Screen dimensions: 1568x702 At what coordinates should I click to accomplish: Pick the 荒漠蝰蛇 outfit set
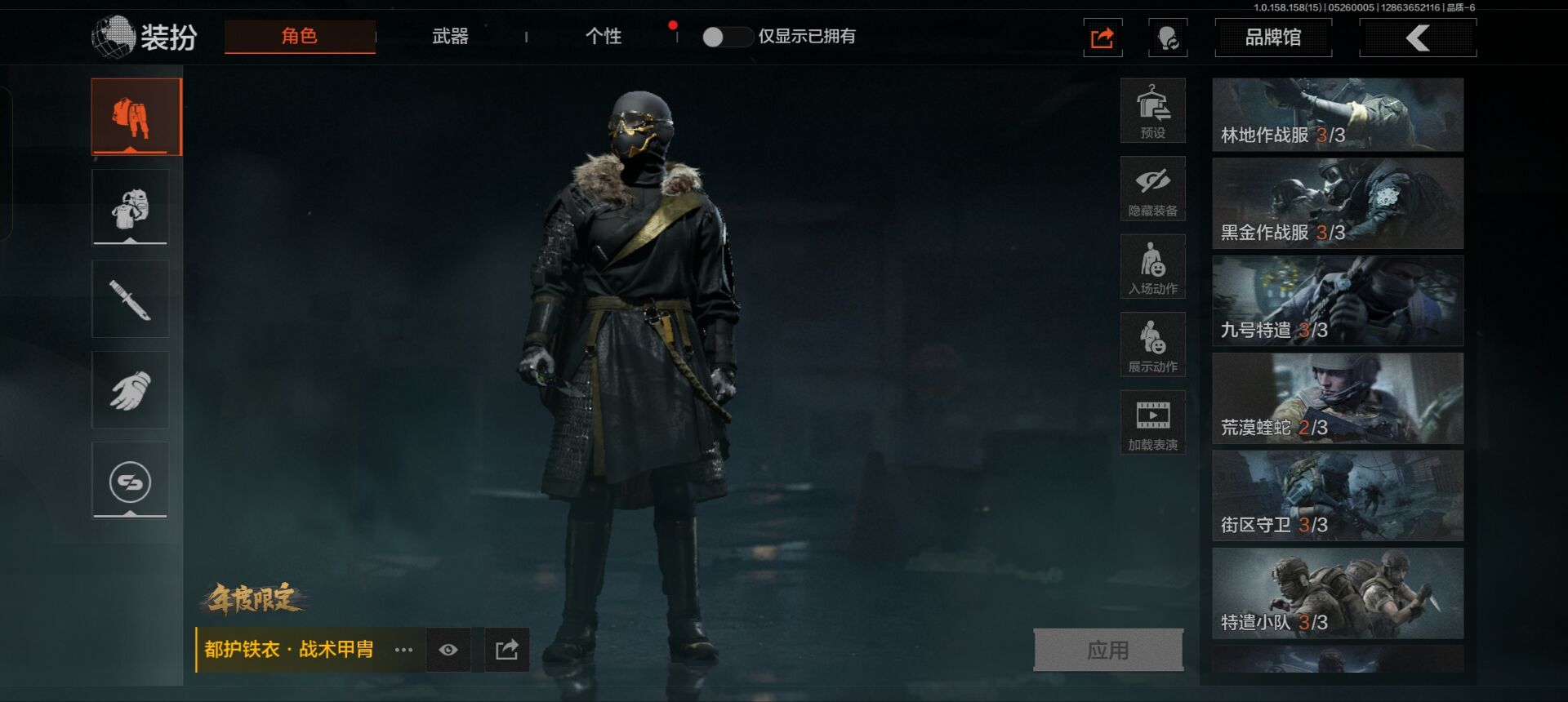1337,398
